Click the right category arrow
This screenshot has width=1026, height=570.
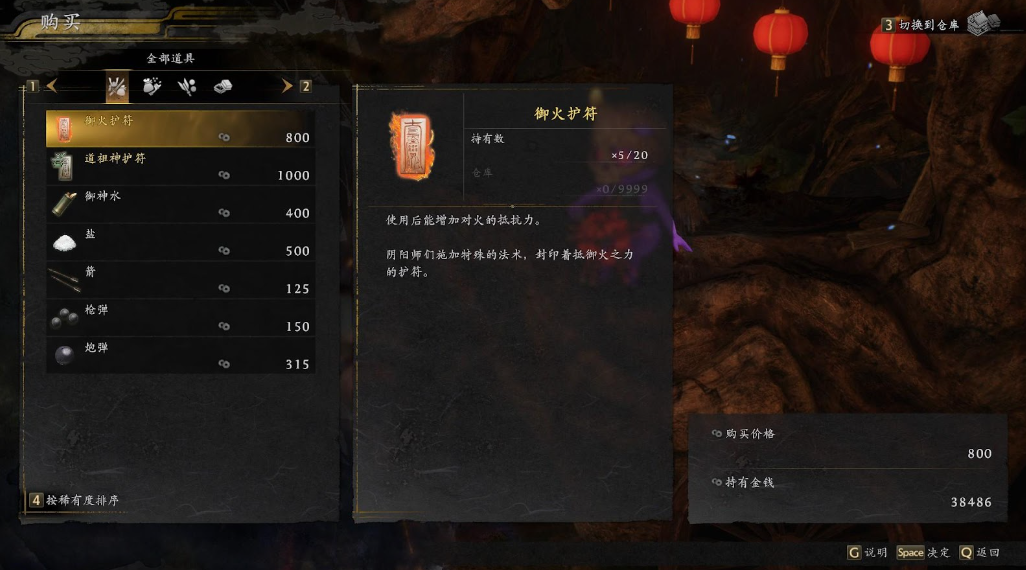click(x=287, y=86)
